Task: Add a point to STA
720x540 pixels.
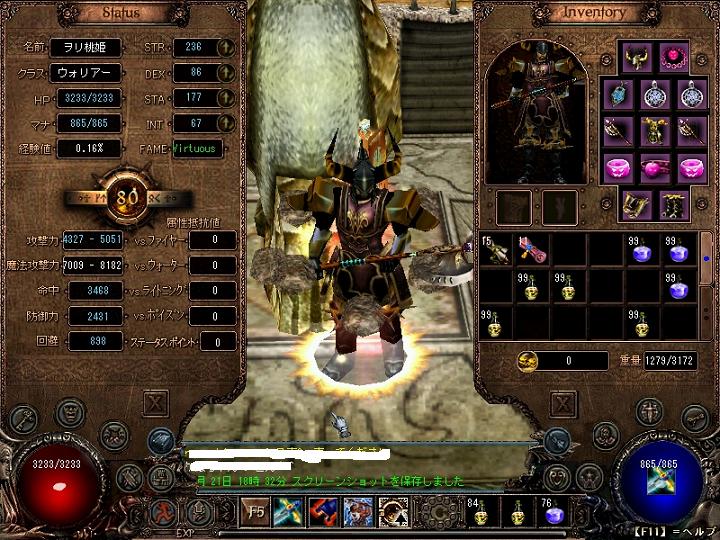Action: tap(225, 98)
